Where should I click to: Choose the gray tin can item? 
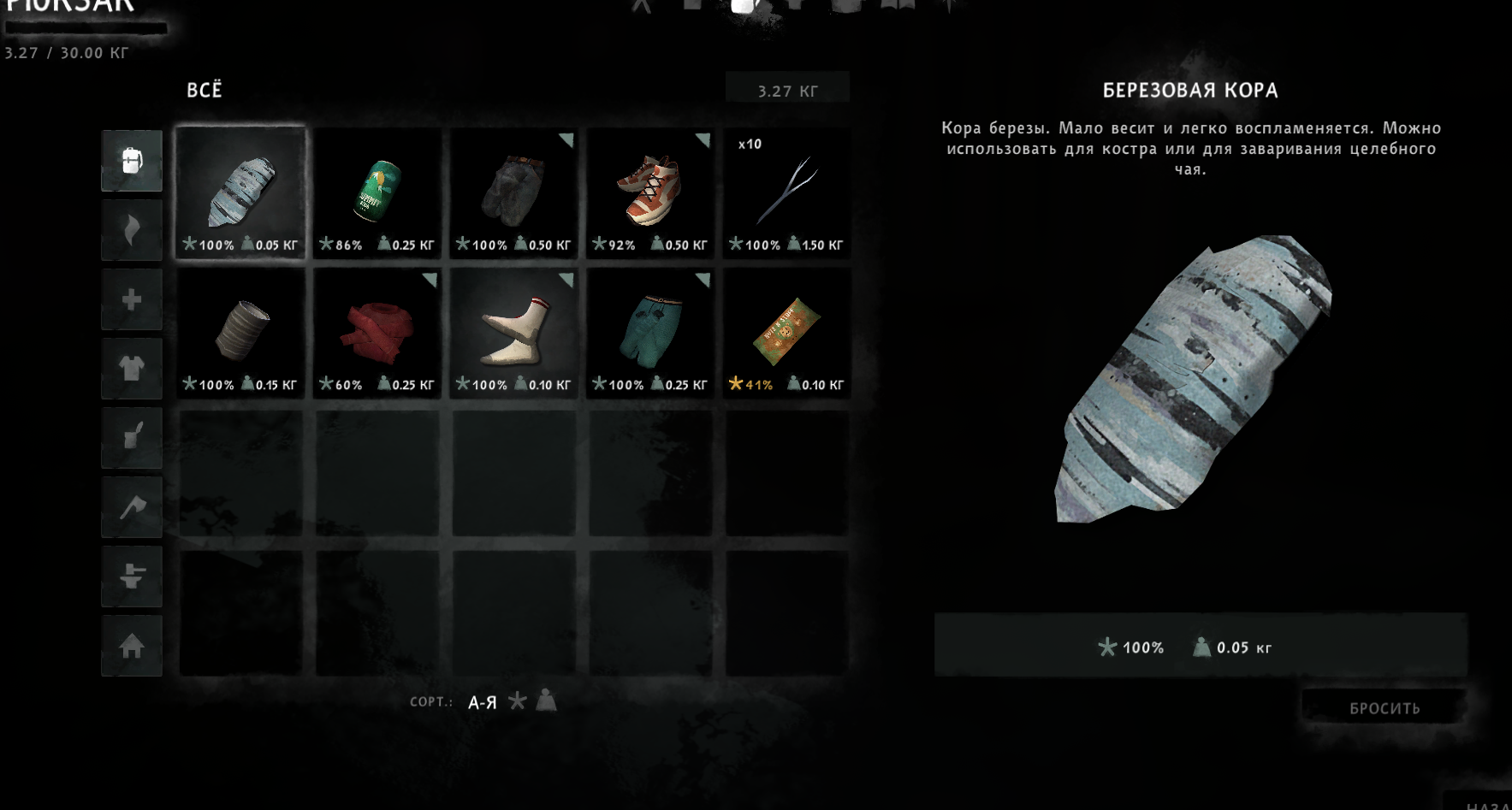240,332
